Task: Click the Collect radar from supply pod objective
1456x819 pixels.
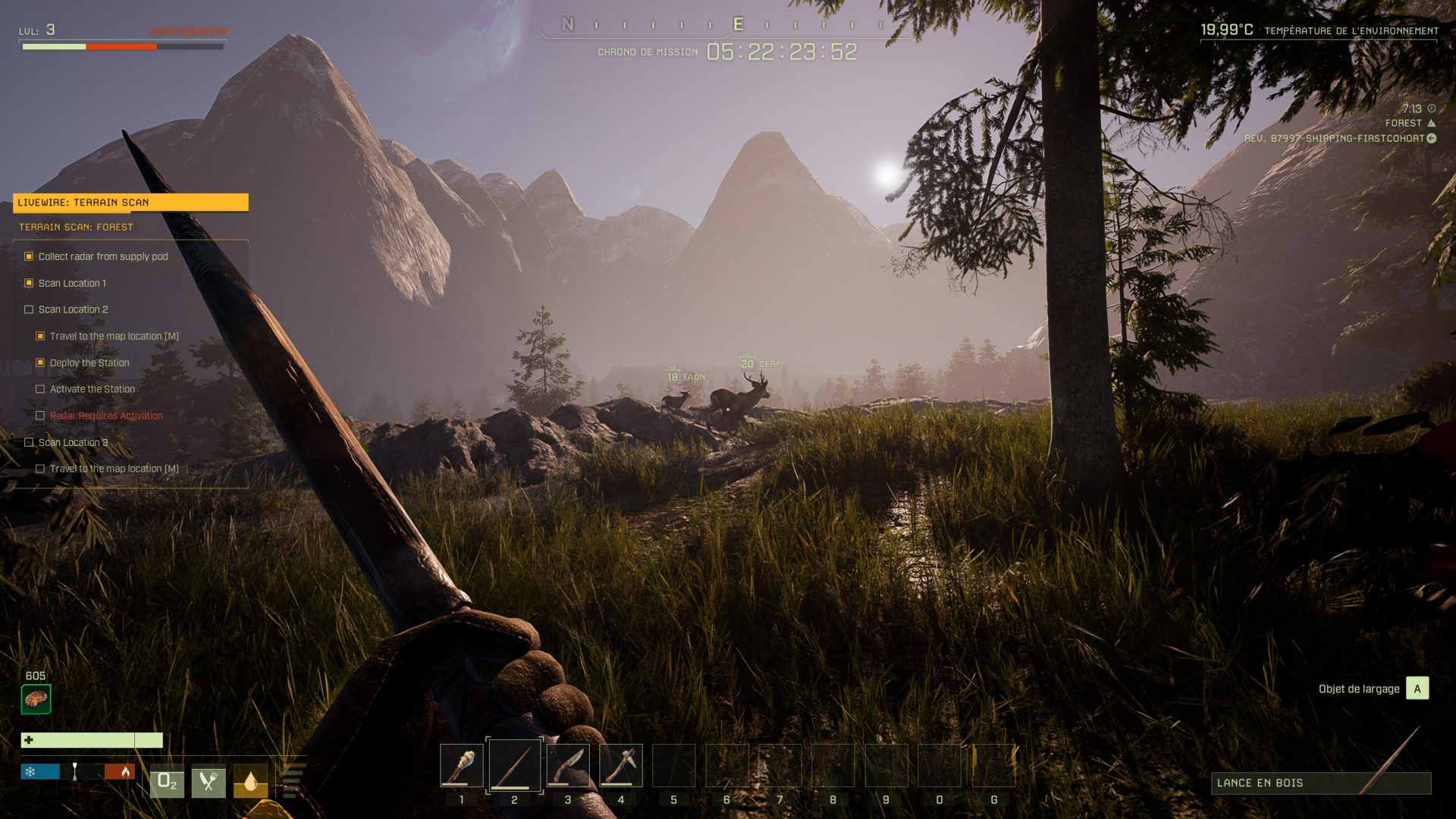Action: tap(103, 256)
